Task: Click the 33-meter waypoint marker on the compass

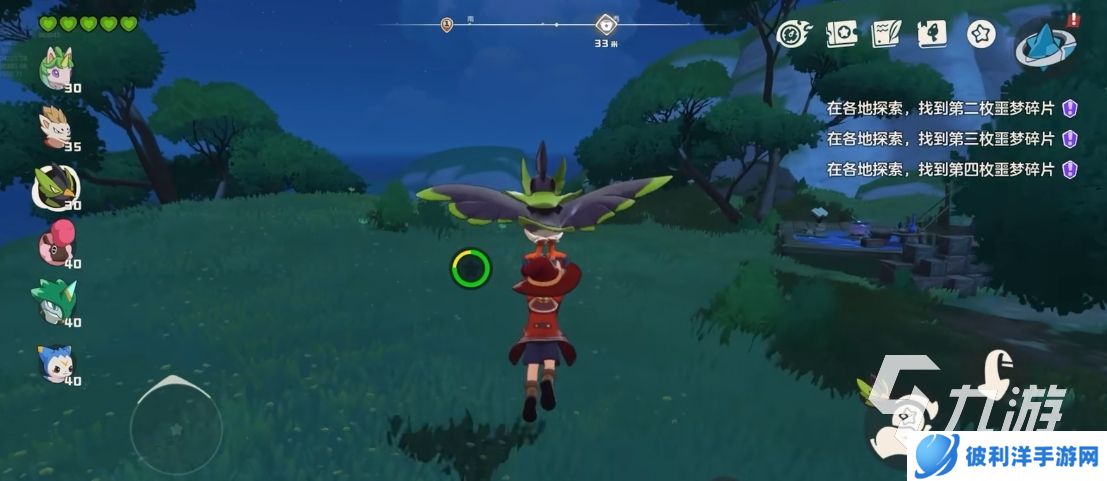Action: point(605,25)
